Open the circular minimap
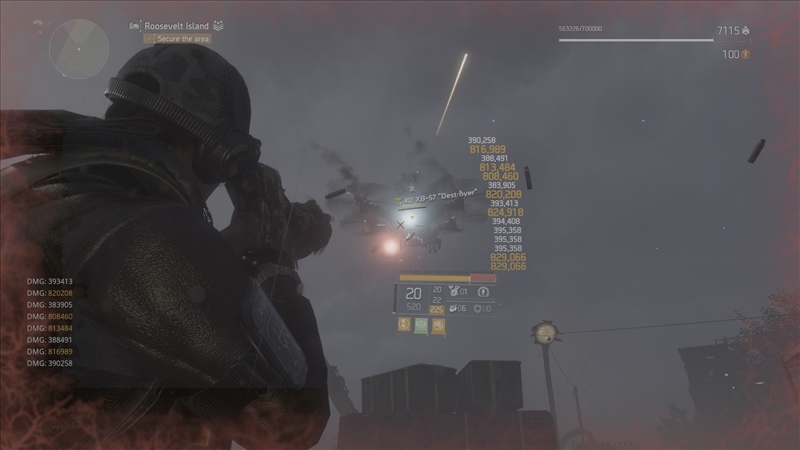This screenshot has width=800, height=450. [x=79, y=48]
